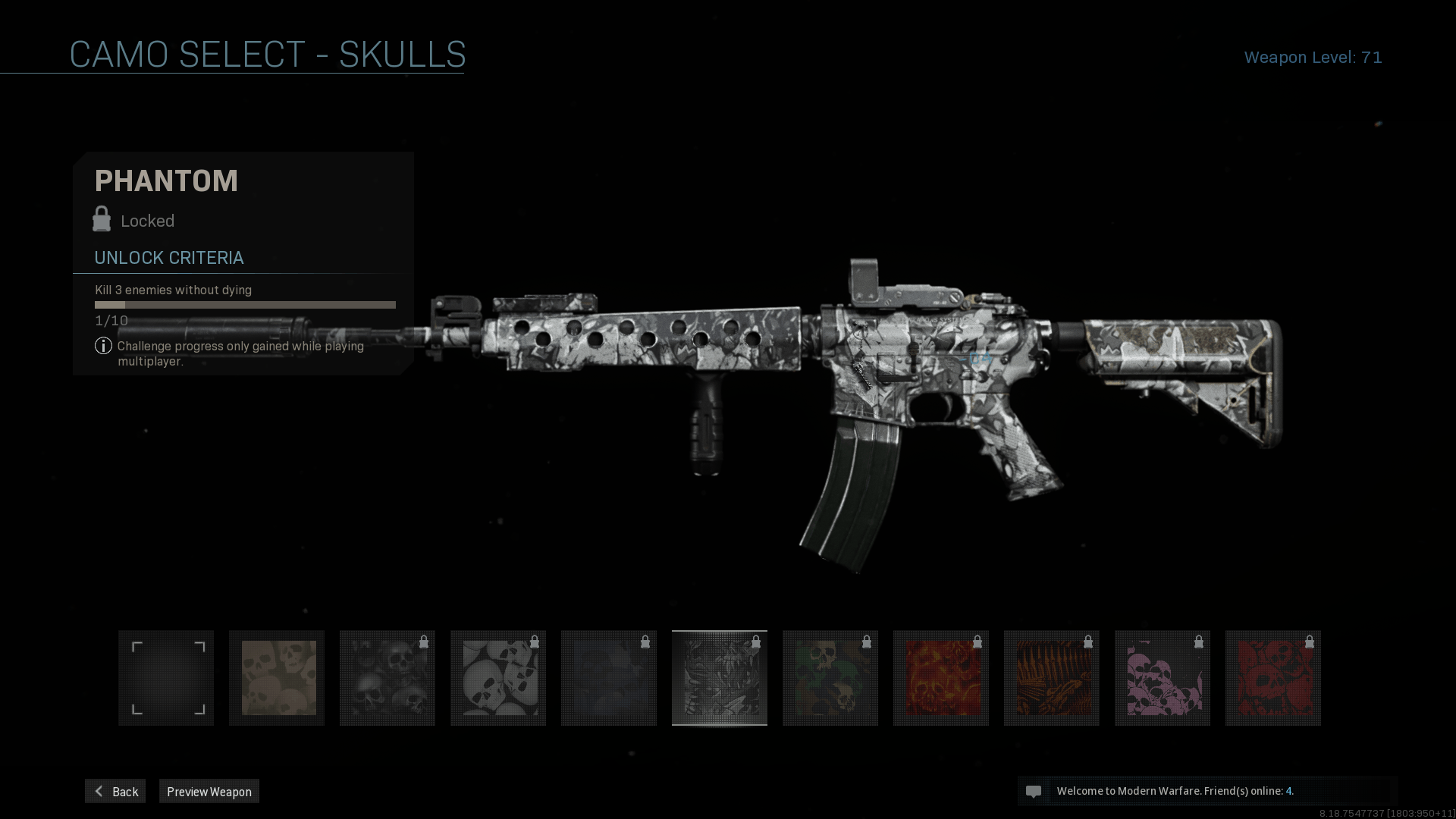Image resolution: width=1456 pixels, height=819 pixels.
Task: Select the dark gray skulls camo
Action: pos(388,678)
